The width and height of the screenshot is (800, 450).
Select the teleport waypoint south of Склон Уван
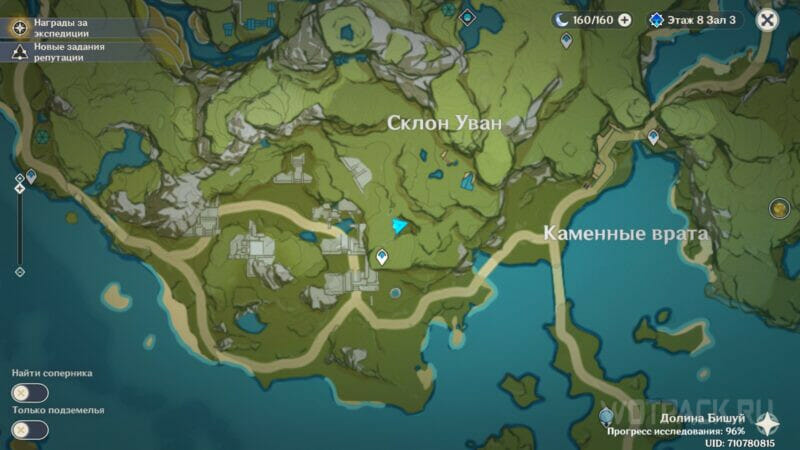pos(381,258)
